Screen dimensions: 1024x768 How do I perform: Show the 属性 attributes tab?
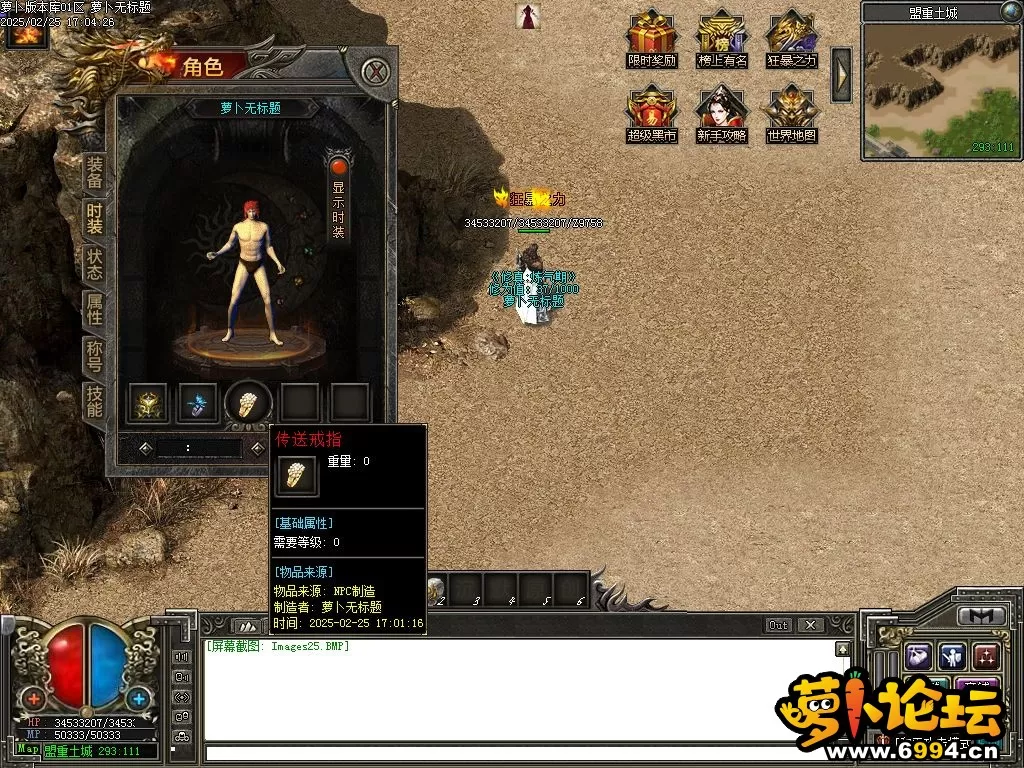point(94,311)
